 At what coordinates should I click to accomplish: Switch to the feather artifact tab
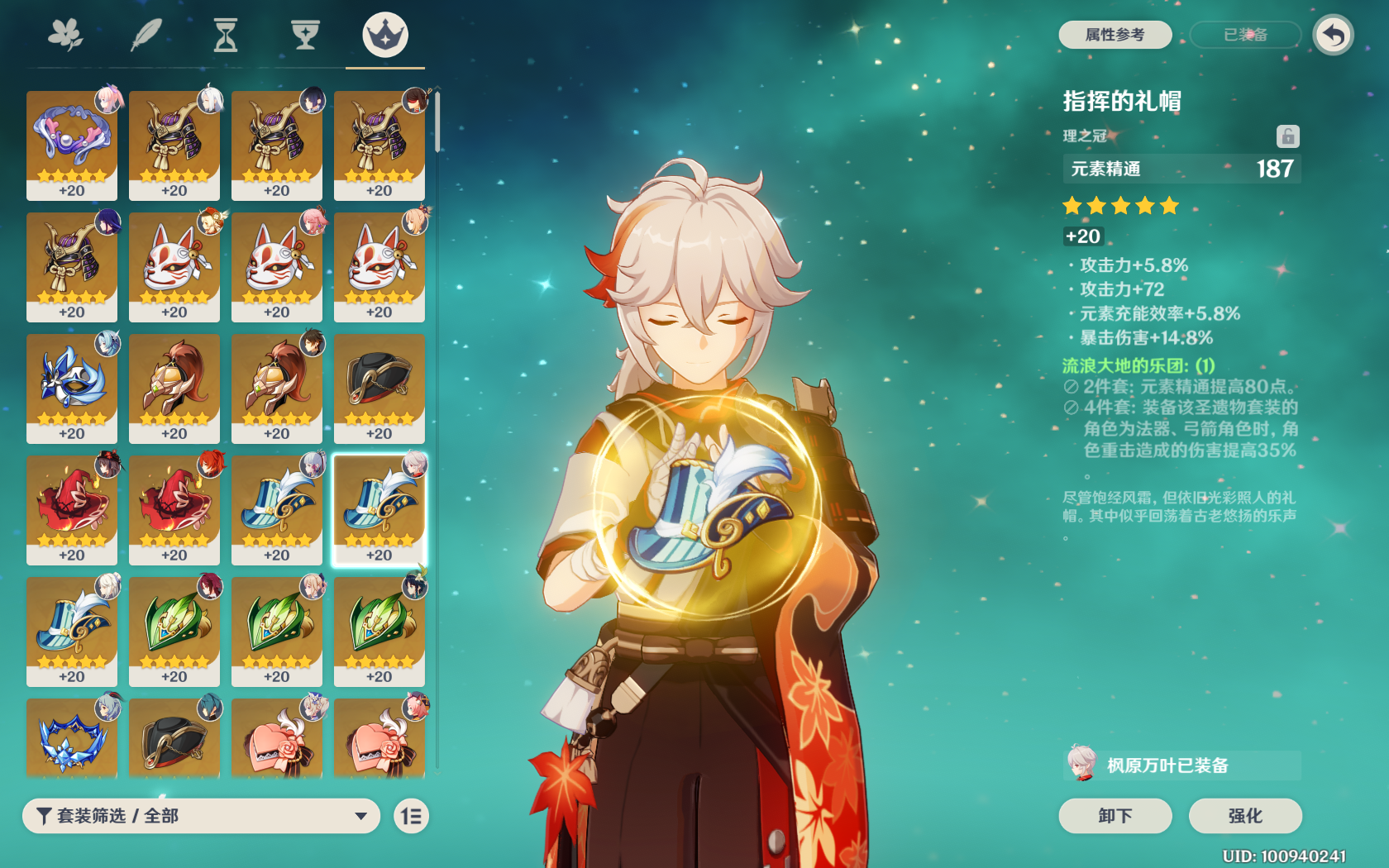tap(146, 36)
